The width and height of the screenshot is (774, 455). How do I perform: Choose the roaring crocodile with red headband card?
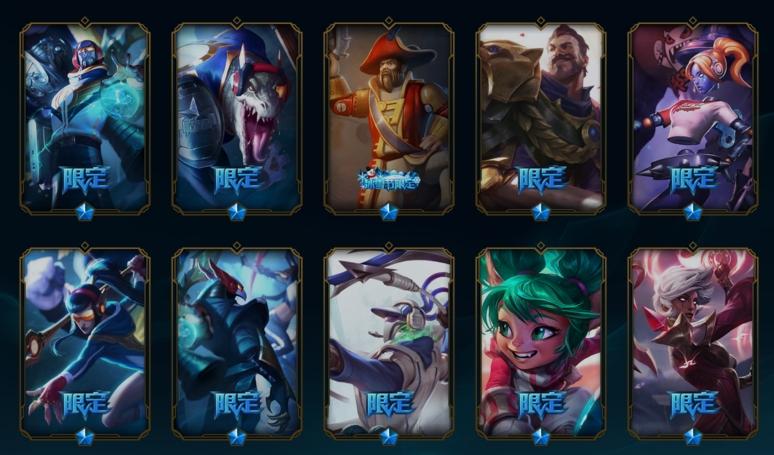click(x=237, y=117)
